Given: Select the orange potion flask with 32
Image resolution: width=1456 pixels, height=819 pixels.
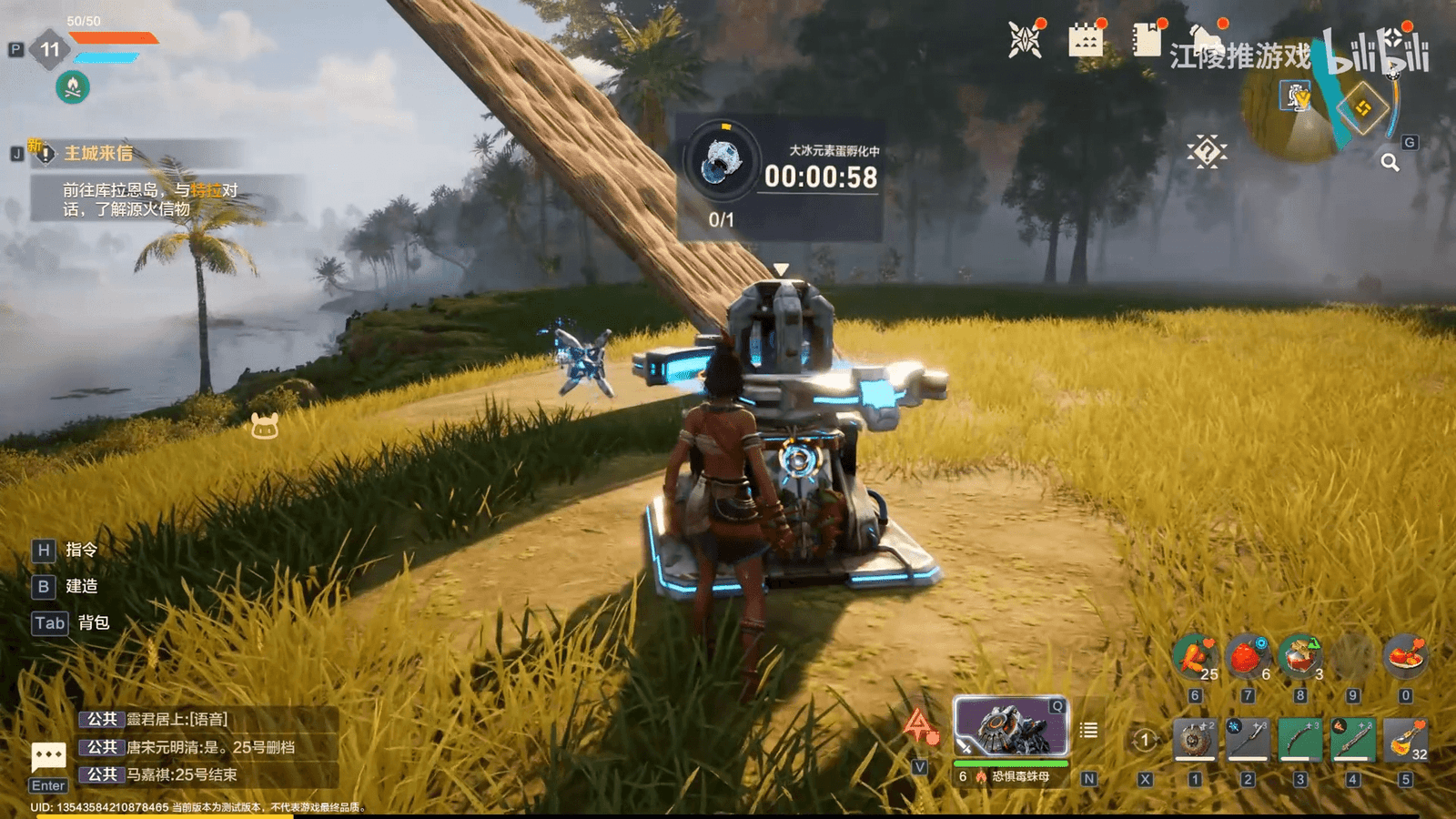Looking at the screenshot, I should (1405, 739).
